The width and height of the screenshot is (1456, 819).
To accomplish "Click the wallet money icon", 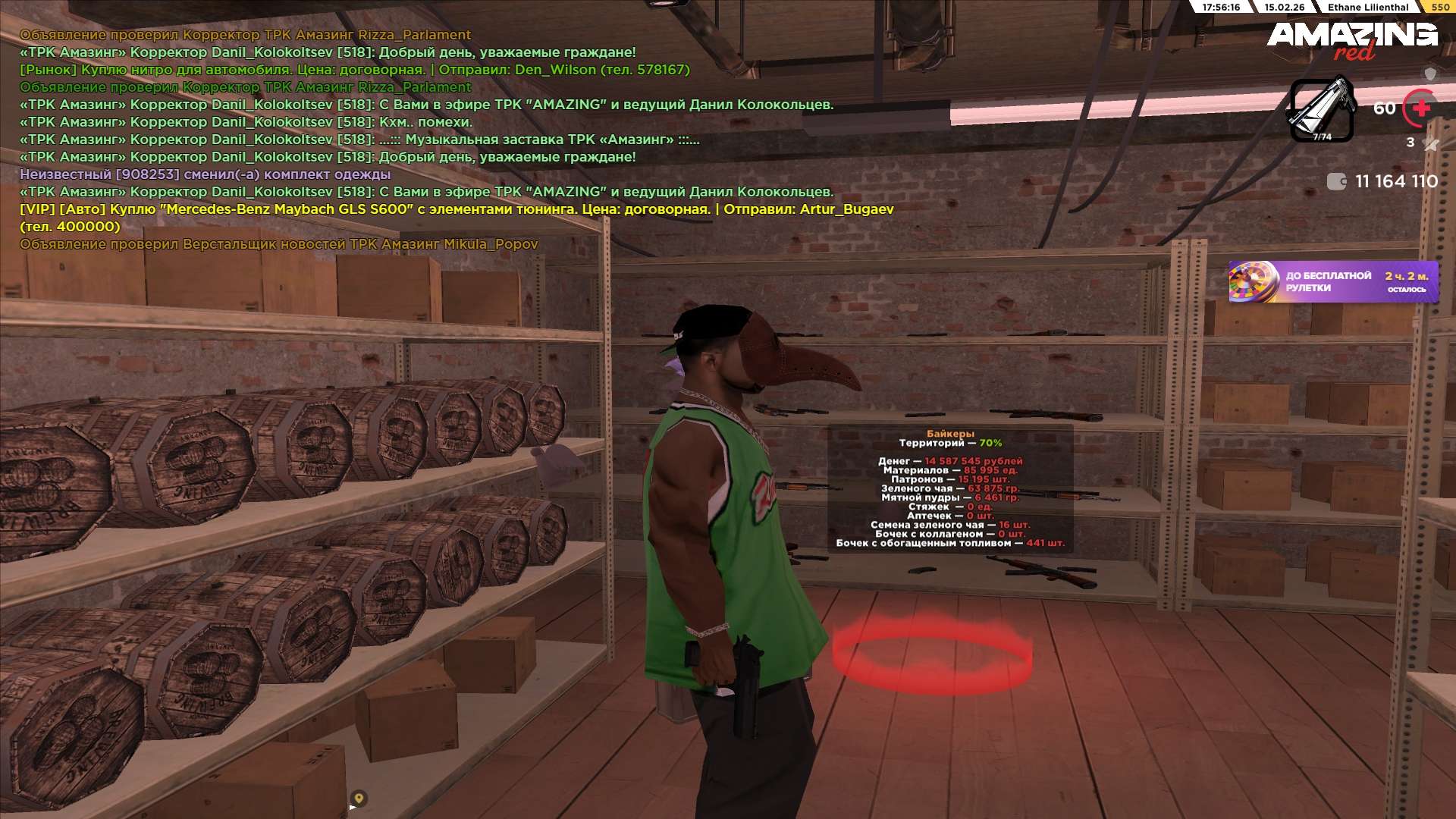I will click(x=1336, y=181).
